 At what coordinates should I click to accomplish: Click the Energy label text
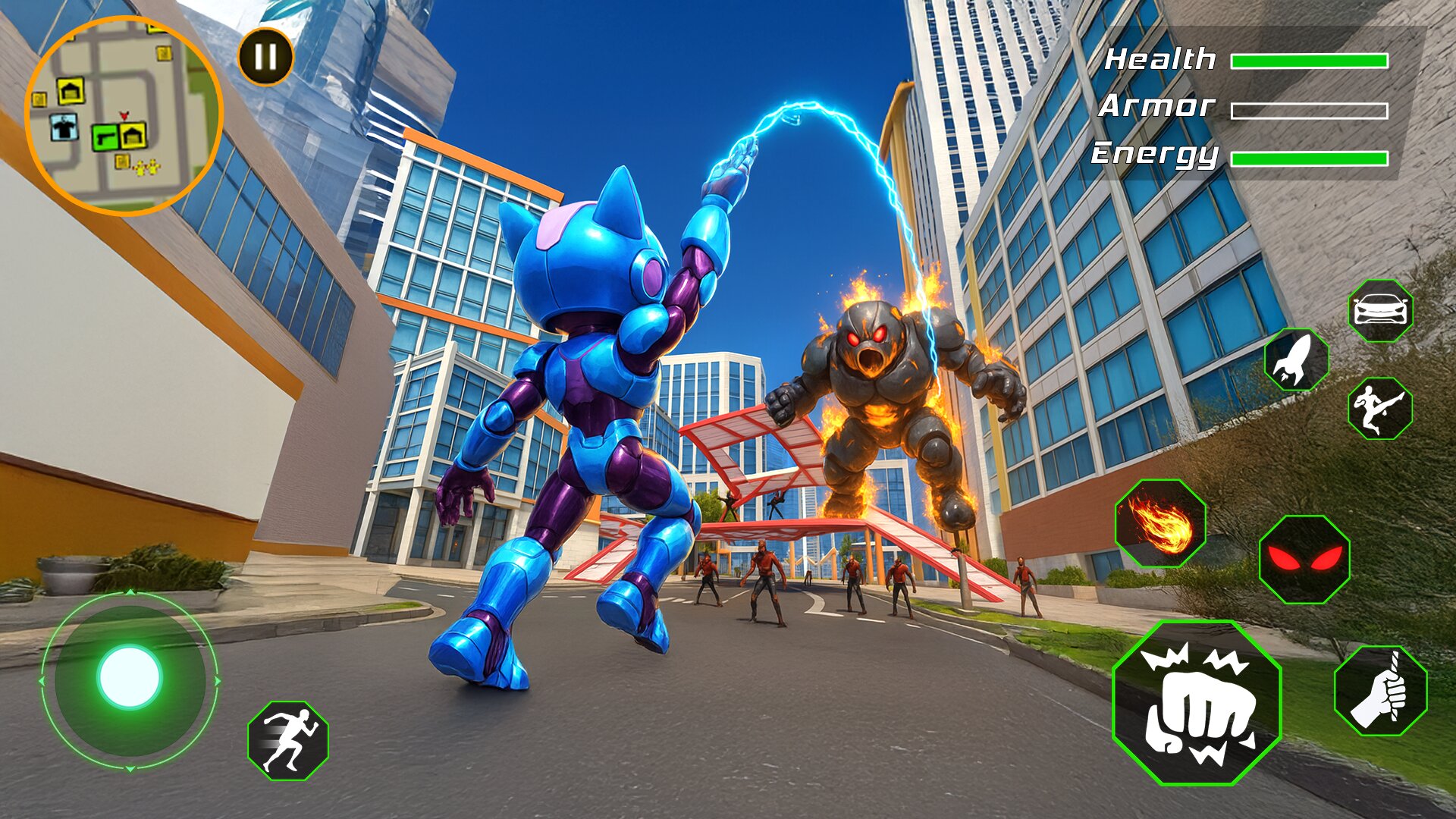click(x=1153, y=155)
